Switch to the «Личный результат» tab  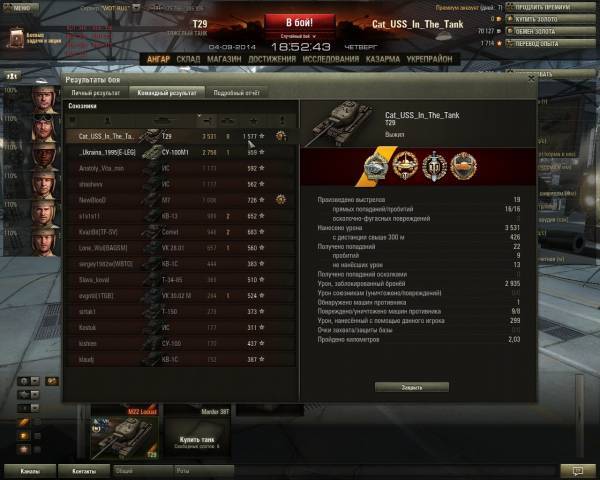pyautogui.click(x=95, y=92)
